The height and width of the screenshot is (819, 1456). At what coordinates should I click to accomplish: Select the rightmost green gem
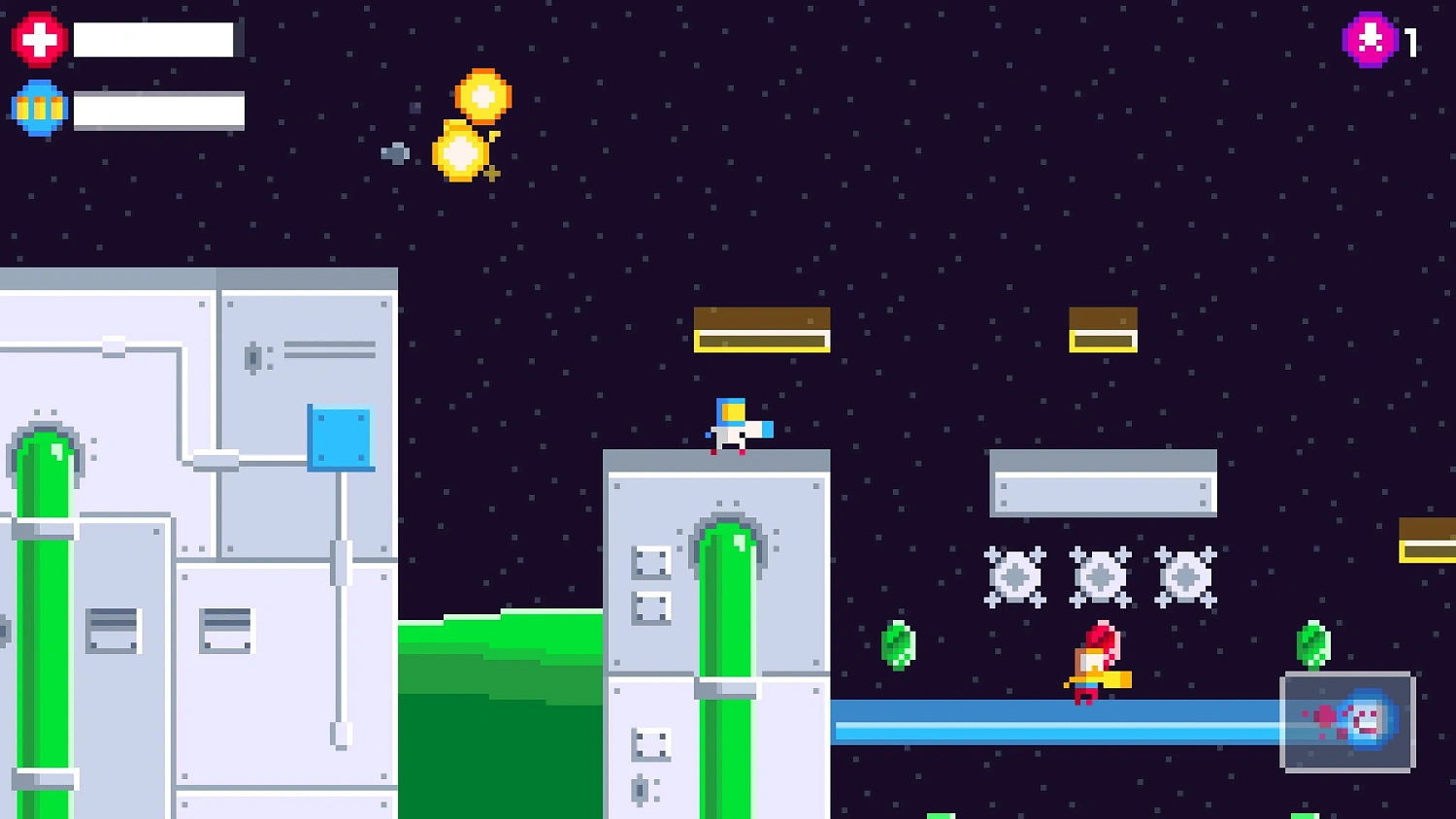(x=1312, y=645)
